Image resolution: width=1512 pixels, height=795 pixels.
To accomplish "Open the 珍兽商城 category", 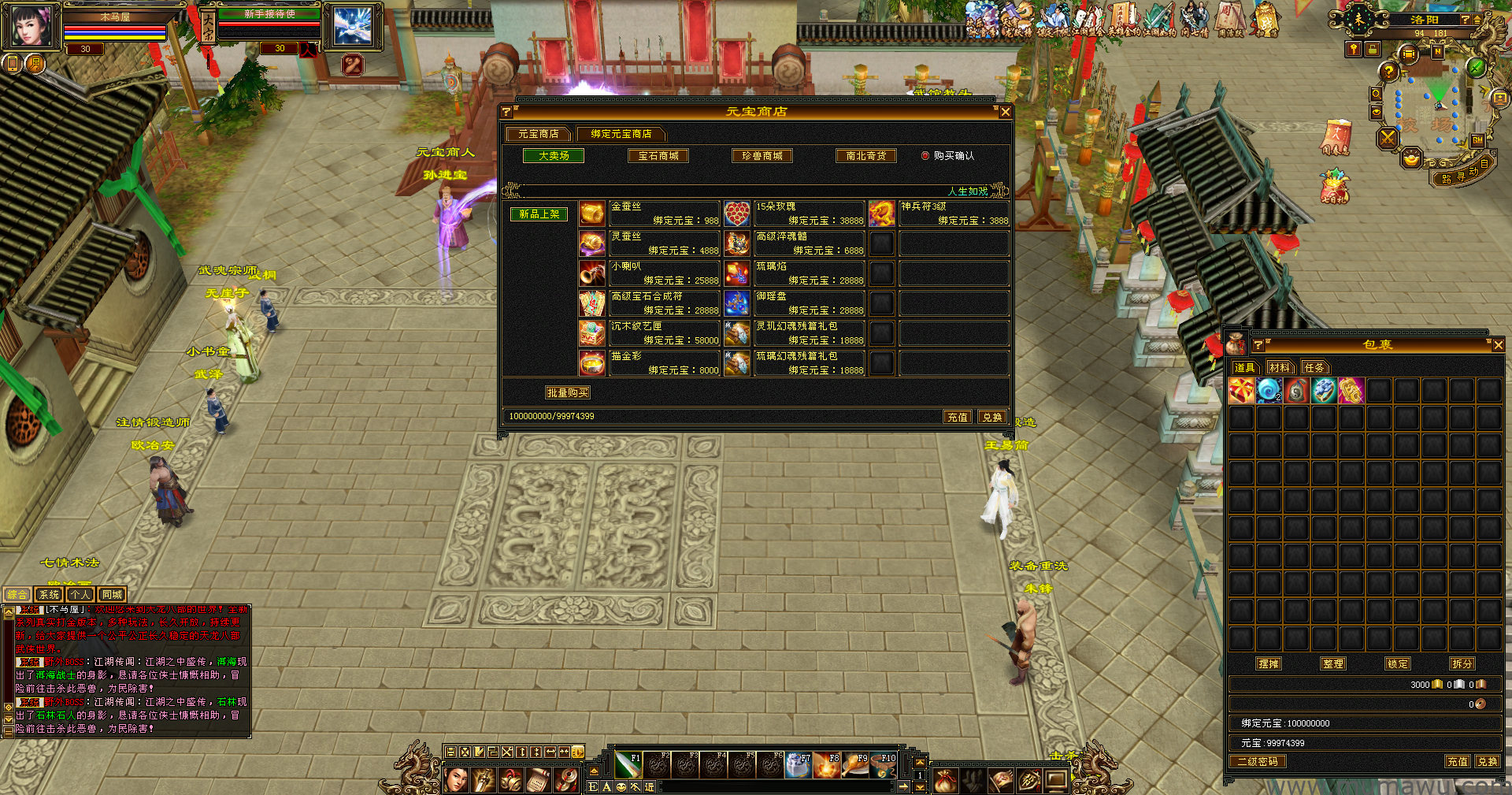I will [762, 156].
